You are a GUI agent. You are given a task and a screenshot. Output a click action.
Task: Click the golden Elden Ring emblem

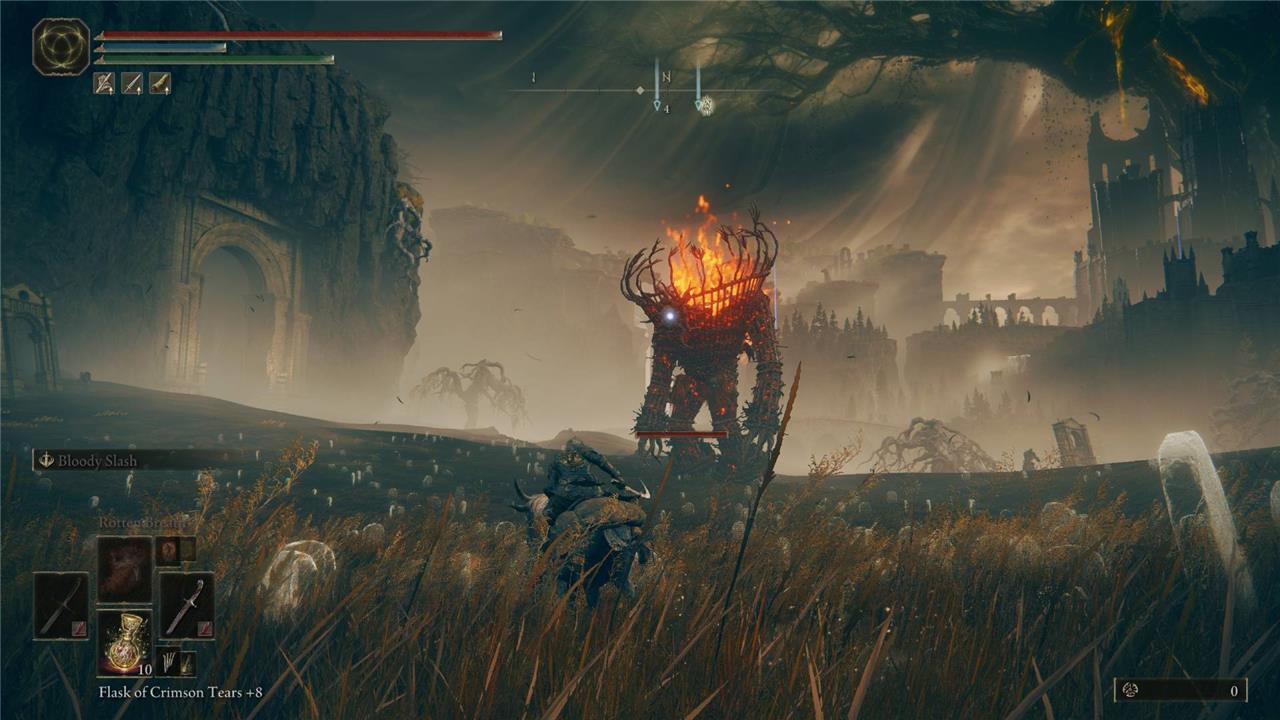coord(61,47)
